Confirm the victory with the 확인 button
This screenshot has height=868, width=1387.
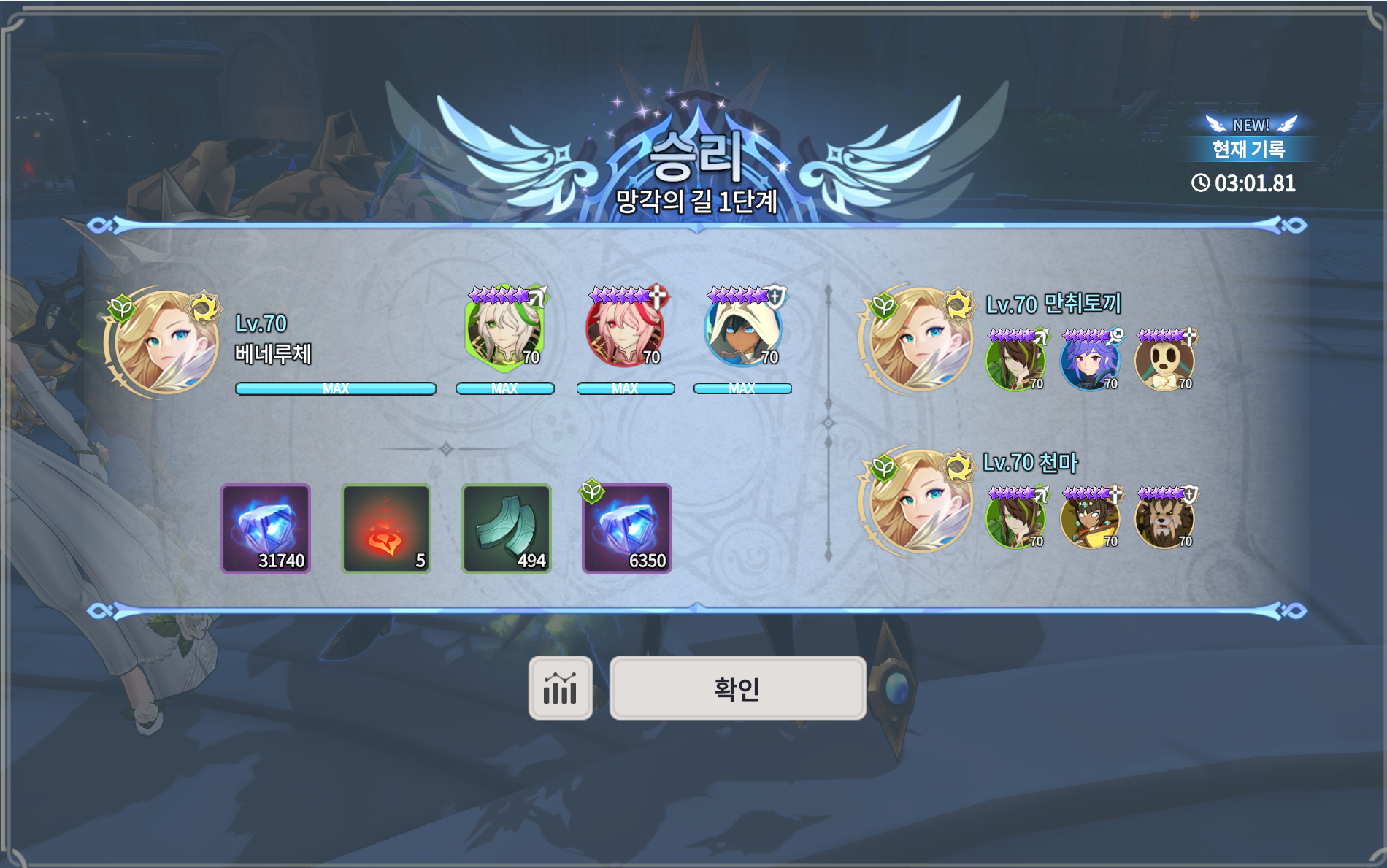[737, 688]
